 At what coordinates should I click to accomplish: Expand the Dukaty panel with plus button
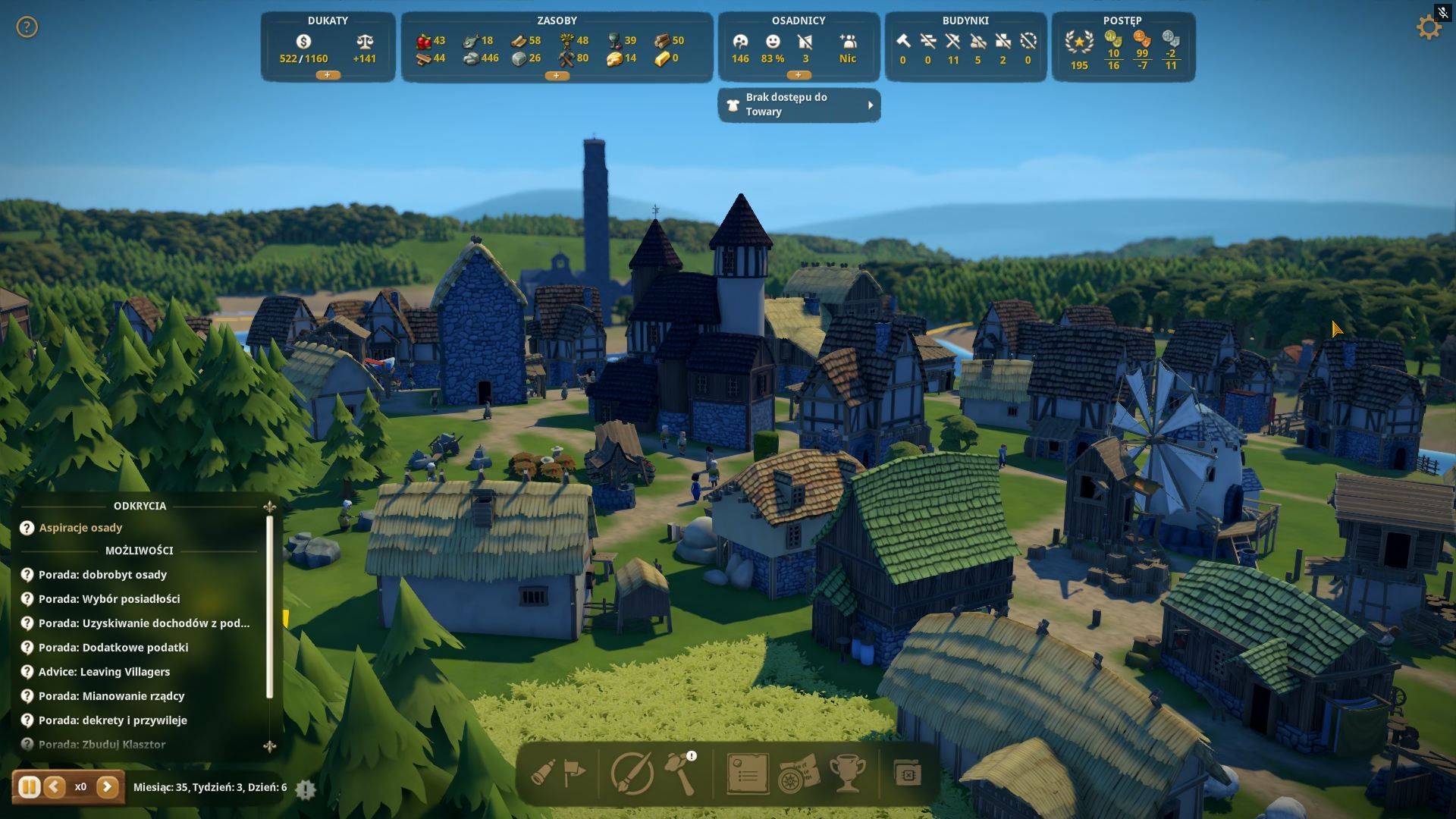click(x=328, y=75)
